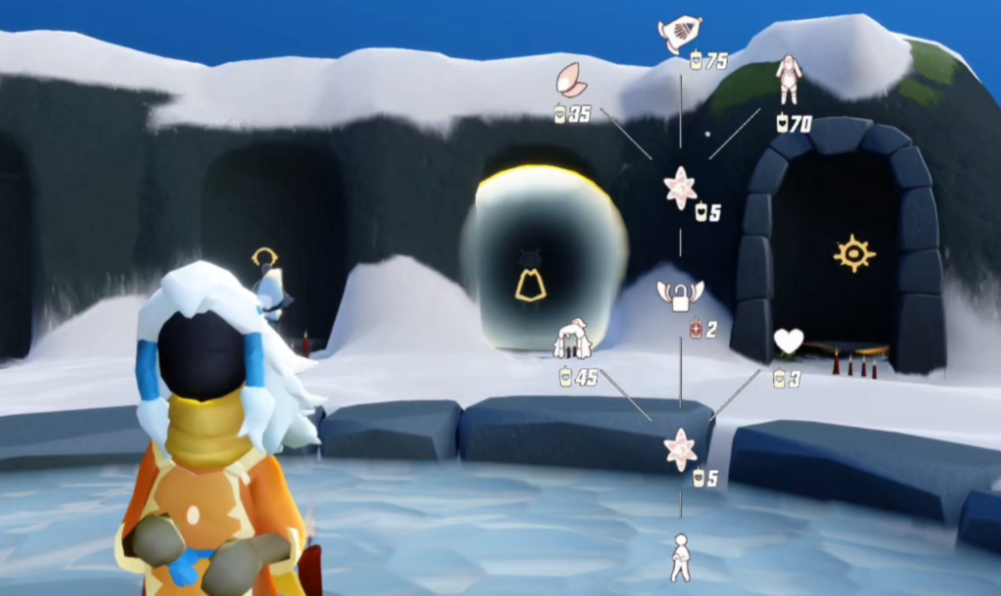Tap the star node under the winged padlock
This screenshot has width=1001, height=596.
[x=680, y=449]
